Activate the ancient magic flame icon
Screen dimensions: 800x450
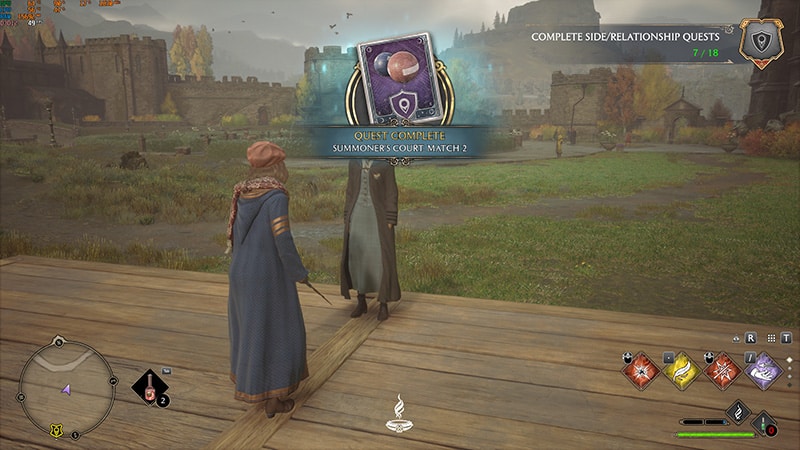pyautogui.click(x=738, y=411)
